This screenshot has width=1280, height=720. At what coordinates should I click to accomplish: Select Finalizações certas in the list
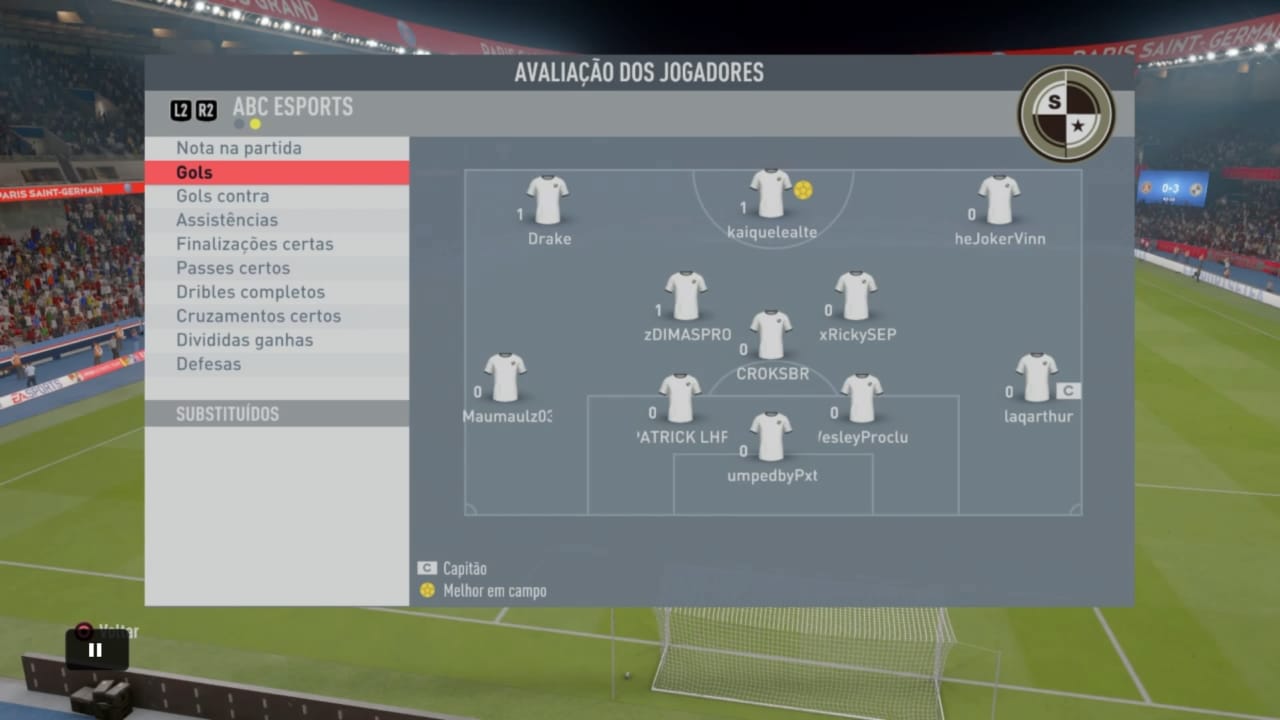click(254, 244)
